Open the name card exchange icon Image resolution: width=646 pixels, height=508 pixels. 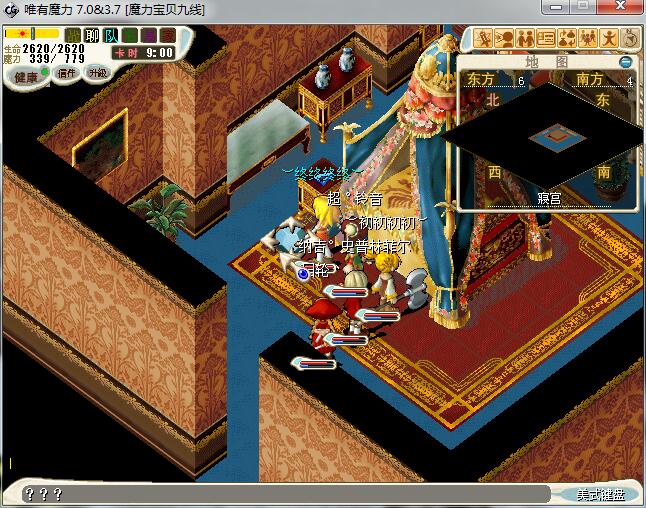click(x=547, y=38)
